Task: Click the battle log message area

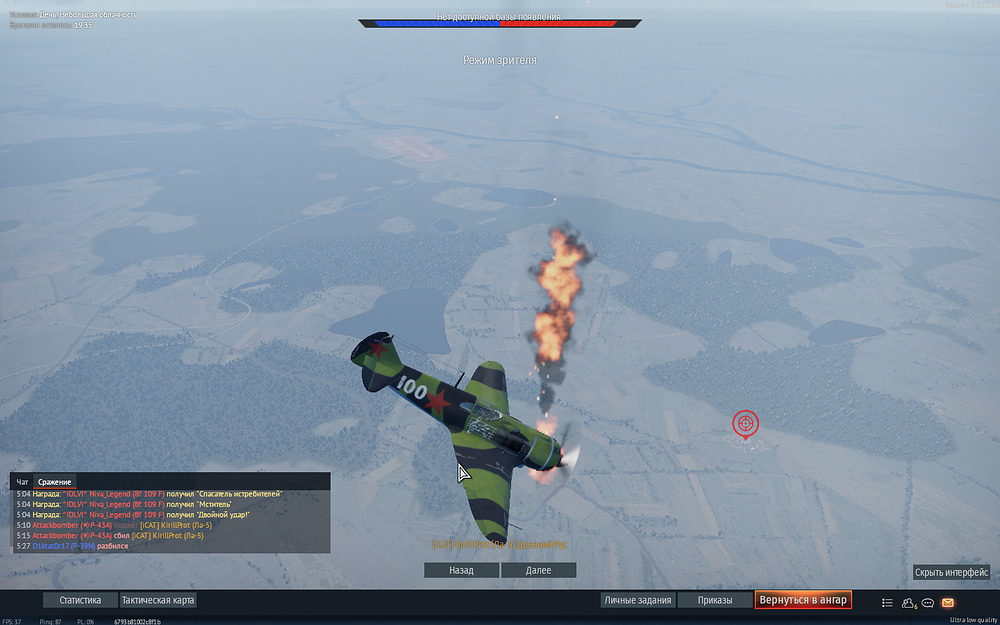Action: pyautogui.click(x=170, y=520)
